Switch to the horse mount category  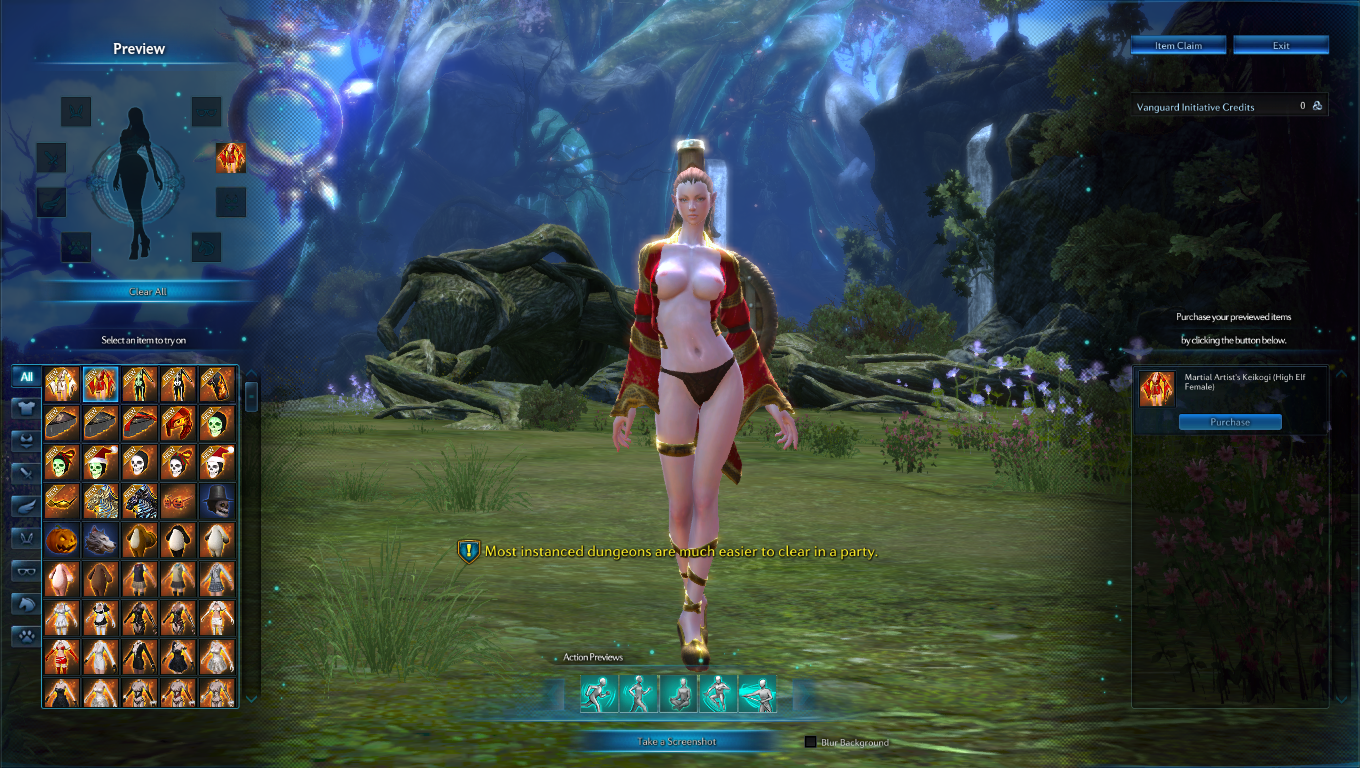coord(26,603)
